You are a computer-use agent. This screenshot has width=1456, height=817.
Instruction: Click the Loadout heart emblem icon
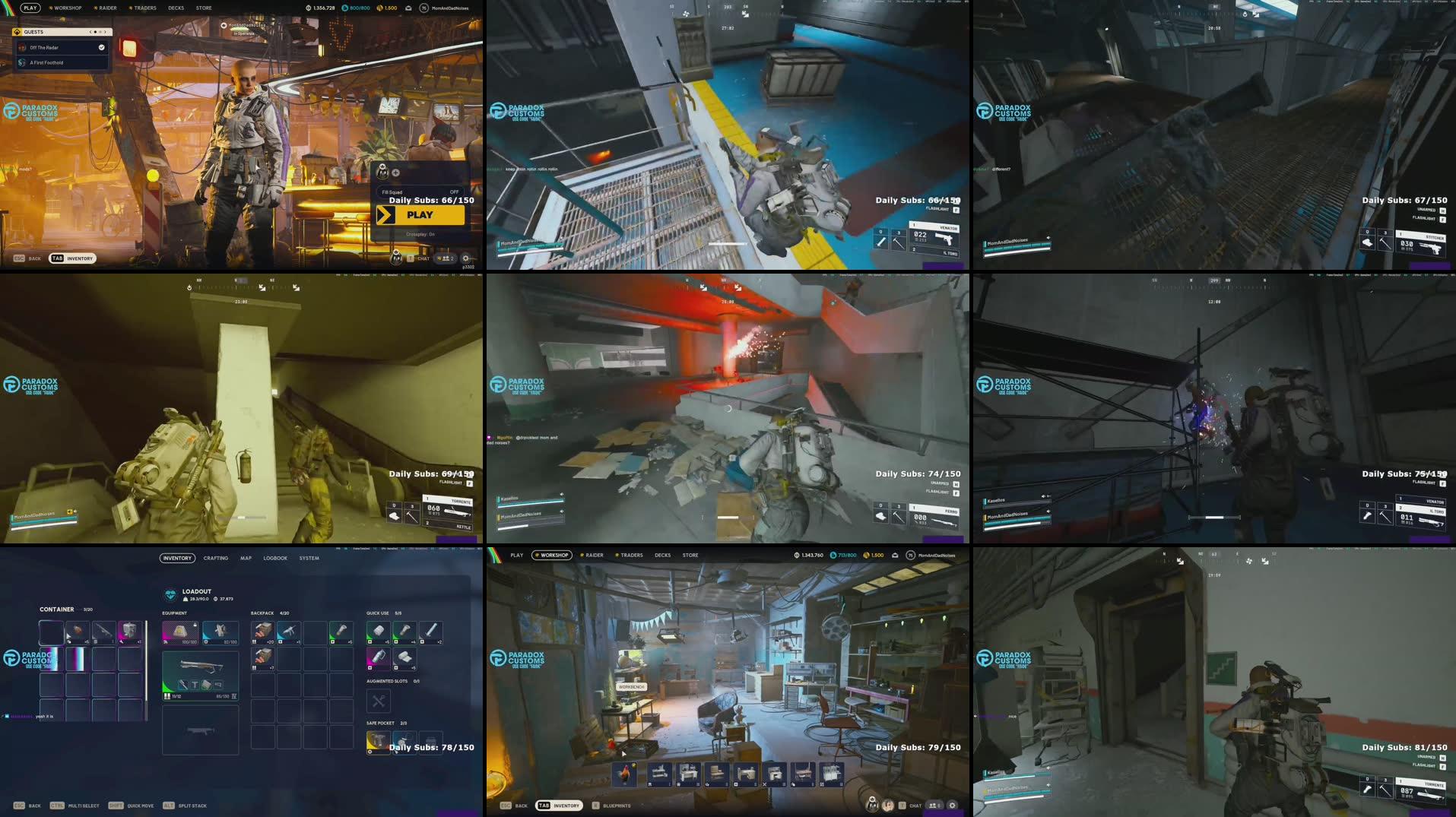click(171, 595)
